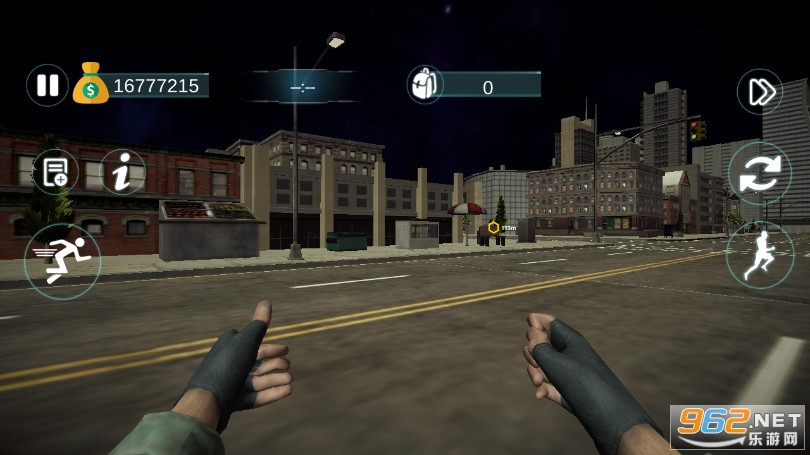Activate the sprint dash button
Screen dimensions: 810x455
pos(62,261)
